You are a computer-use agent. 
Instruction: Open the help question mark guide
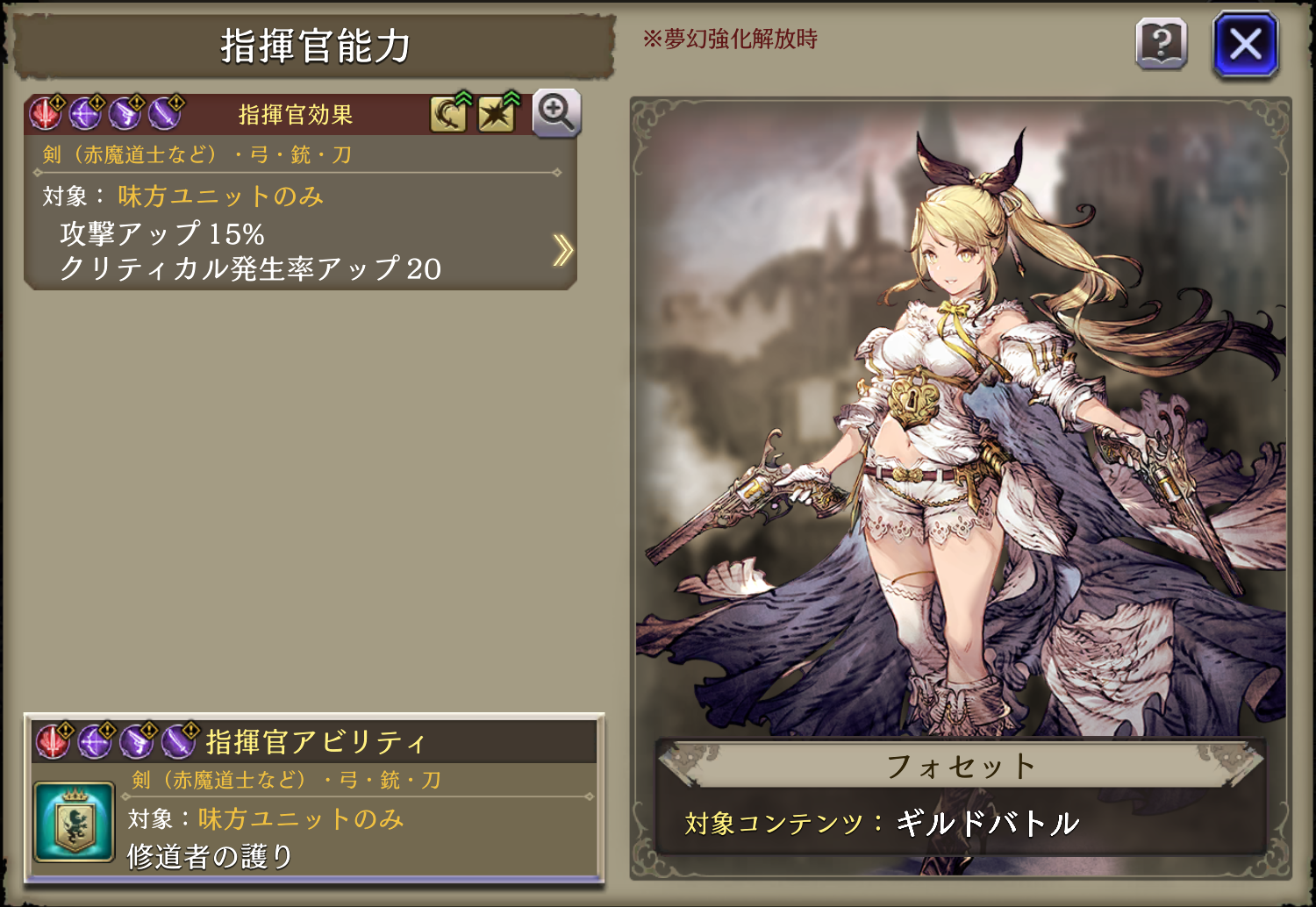[1161, 44]
